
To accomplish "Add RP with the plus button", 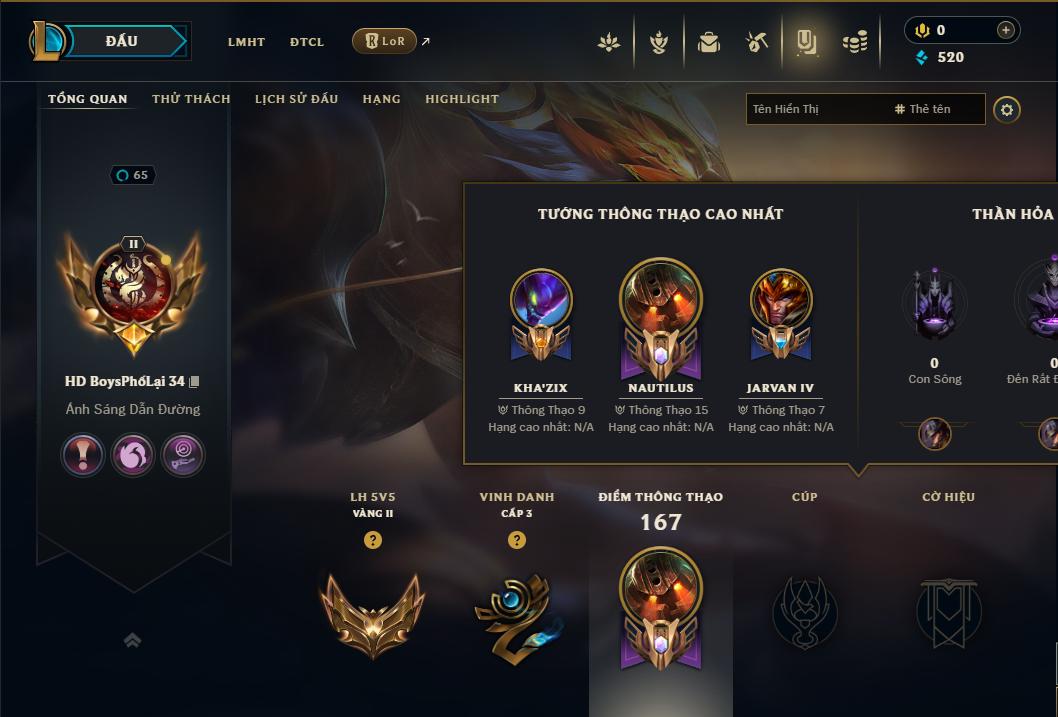I will 1005,30.
